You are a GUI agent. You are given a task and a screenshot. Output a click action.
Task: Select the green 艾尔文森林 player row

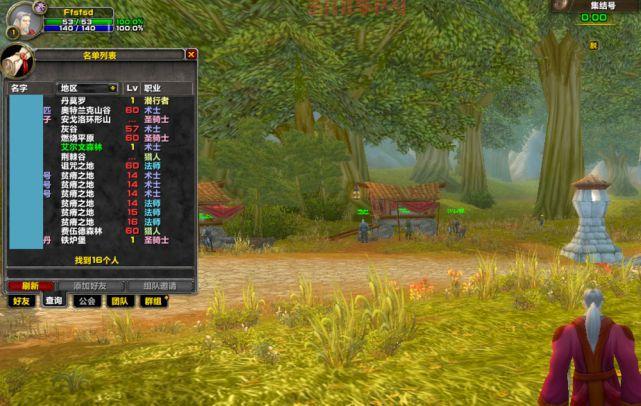pyautogui.click(x=100, y=147)
